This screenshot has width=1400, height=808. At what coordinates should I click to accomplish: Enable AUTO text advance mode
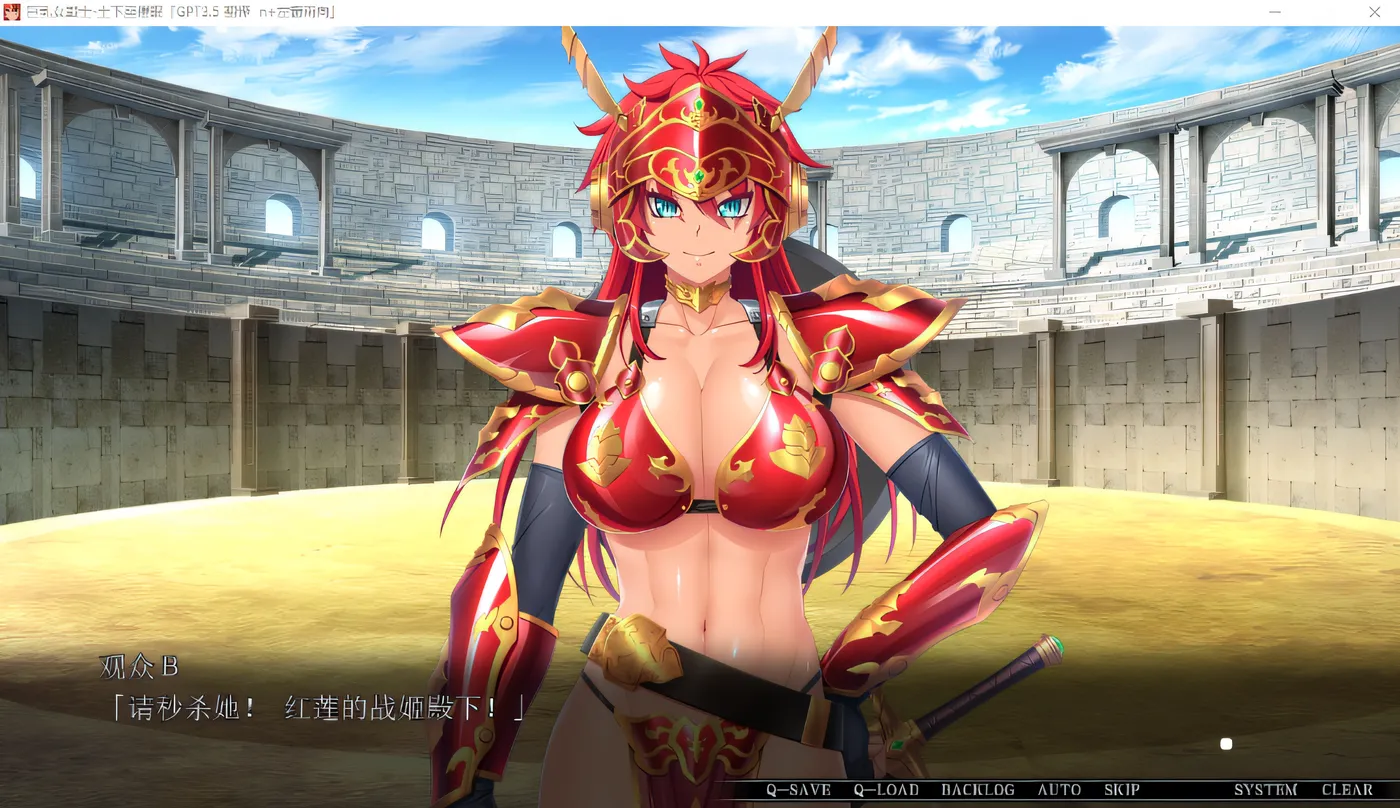click(x=1058, y=789)
